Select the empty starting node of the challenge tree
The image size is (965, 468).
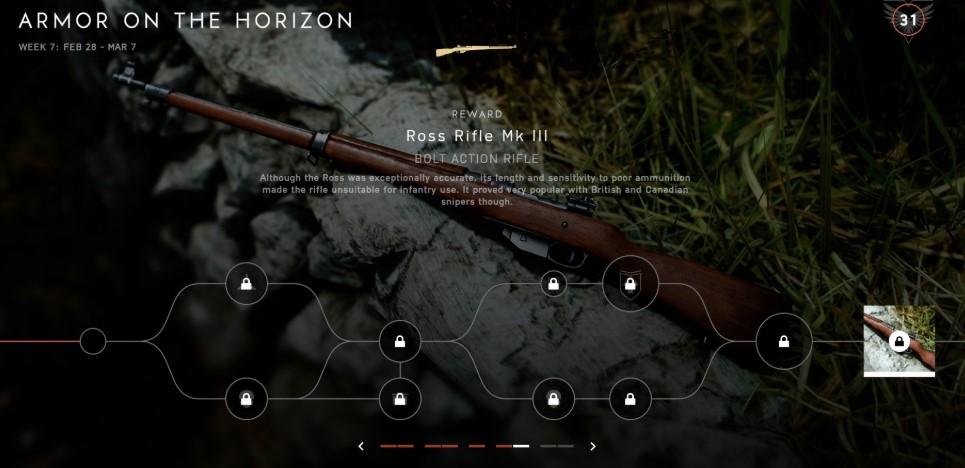[x=93, y=342]
